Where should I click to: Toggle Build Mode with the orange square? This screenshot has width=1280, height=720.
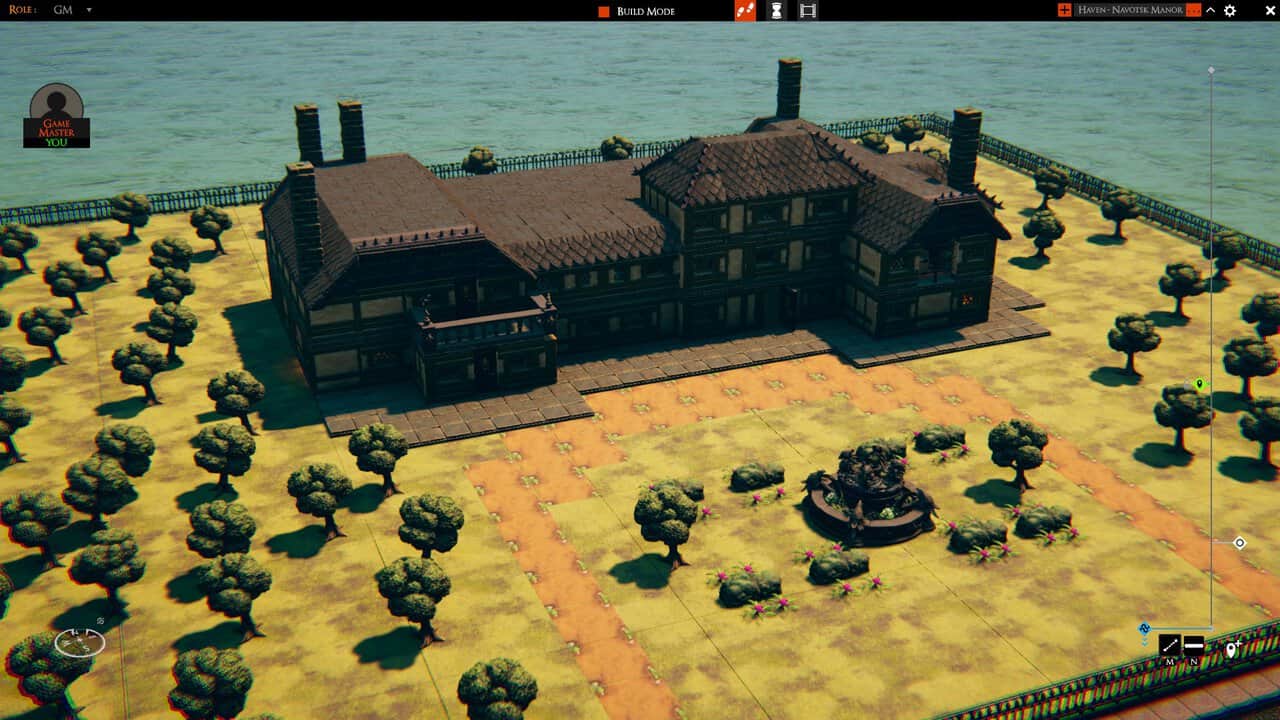(604, 10)
